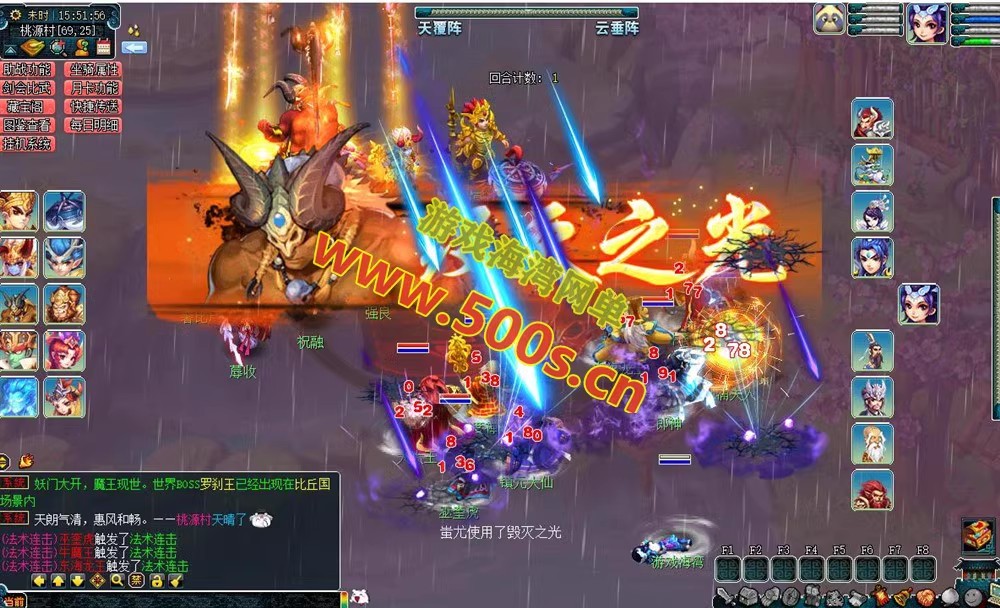This screenshot has height=608, width=1000.
Task: Select the 剑会比武 button
Action: click(x=27, y=88)
